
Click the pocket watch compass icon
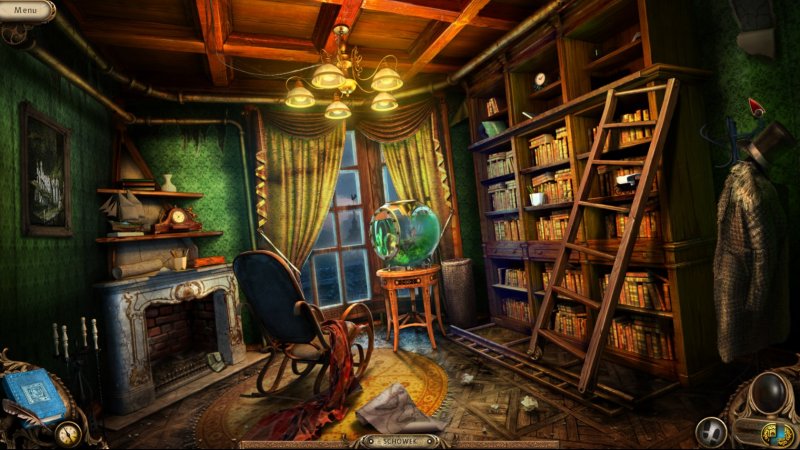click(68, 433)
